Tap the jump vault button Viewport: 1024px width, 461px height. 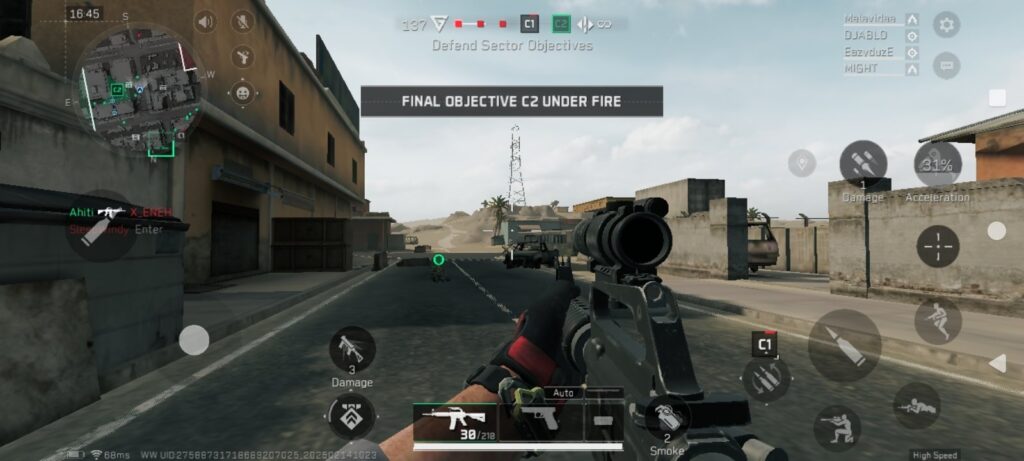click(x=937, y=321)
